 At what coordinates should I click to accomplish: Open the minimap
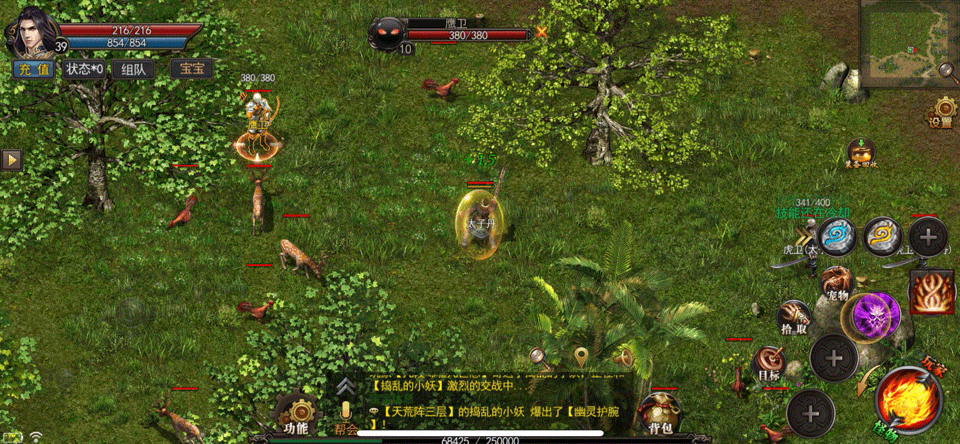(906, 38)
